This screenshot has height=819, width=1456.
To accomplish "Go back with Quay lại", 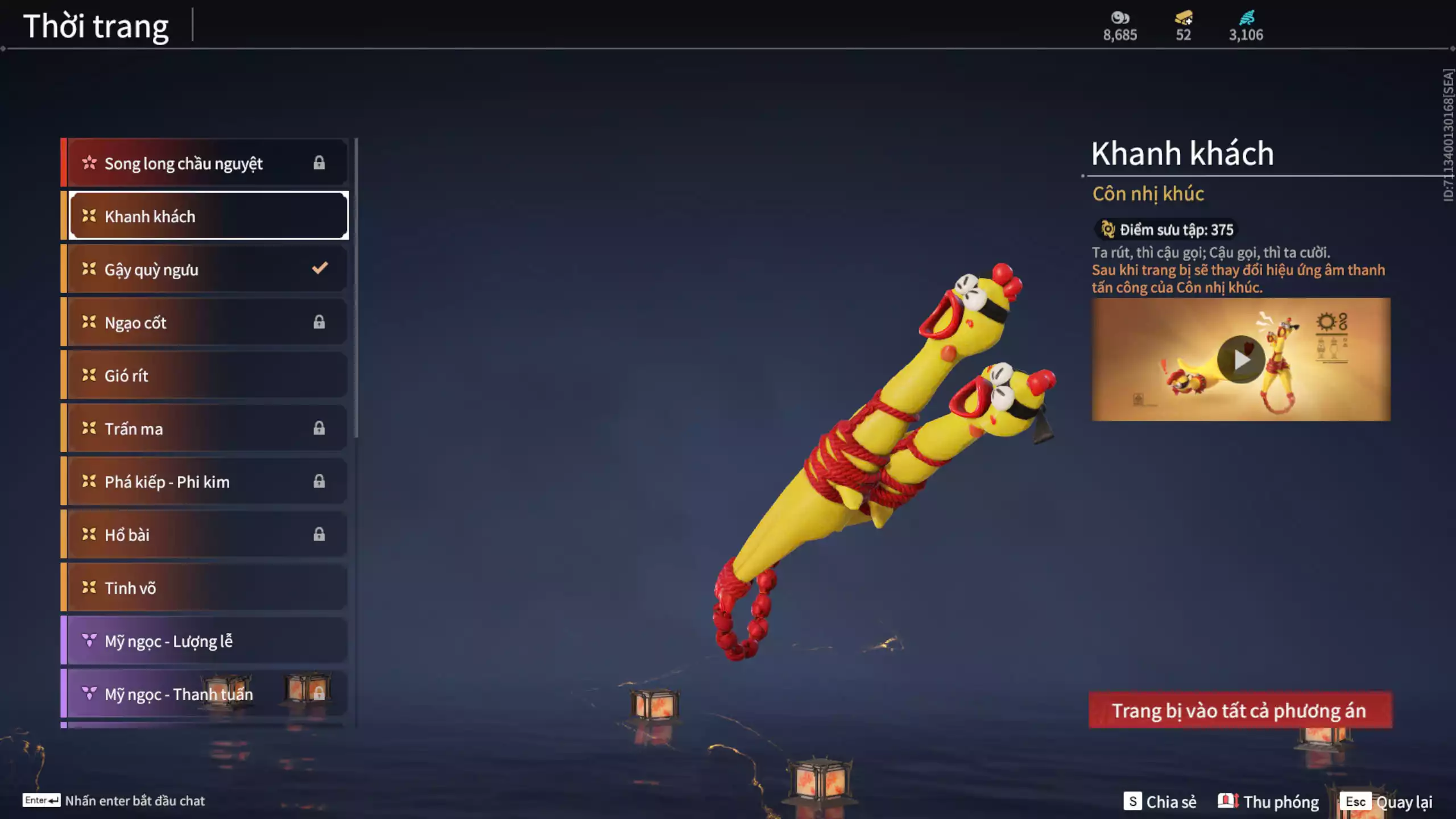I will pos(1387,801).
